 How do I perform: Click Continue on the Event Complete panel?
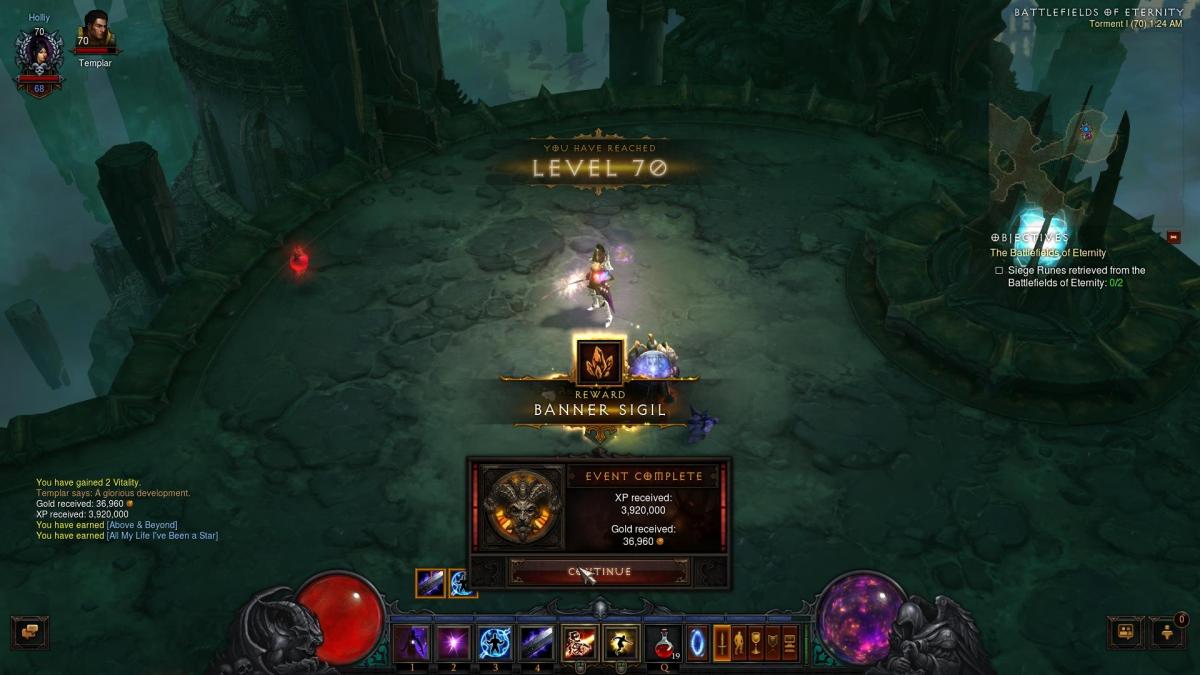point(600,571)
